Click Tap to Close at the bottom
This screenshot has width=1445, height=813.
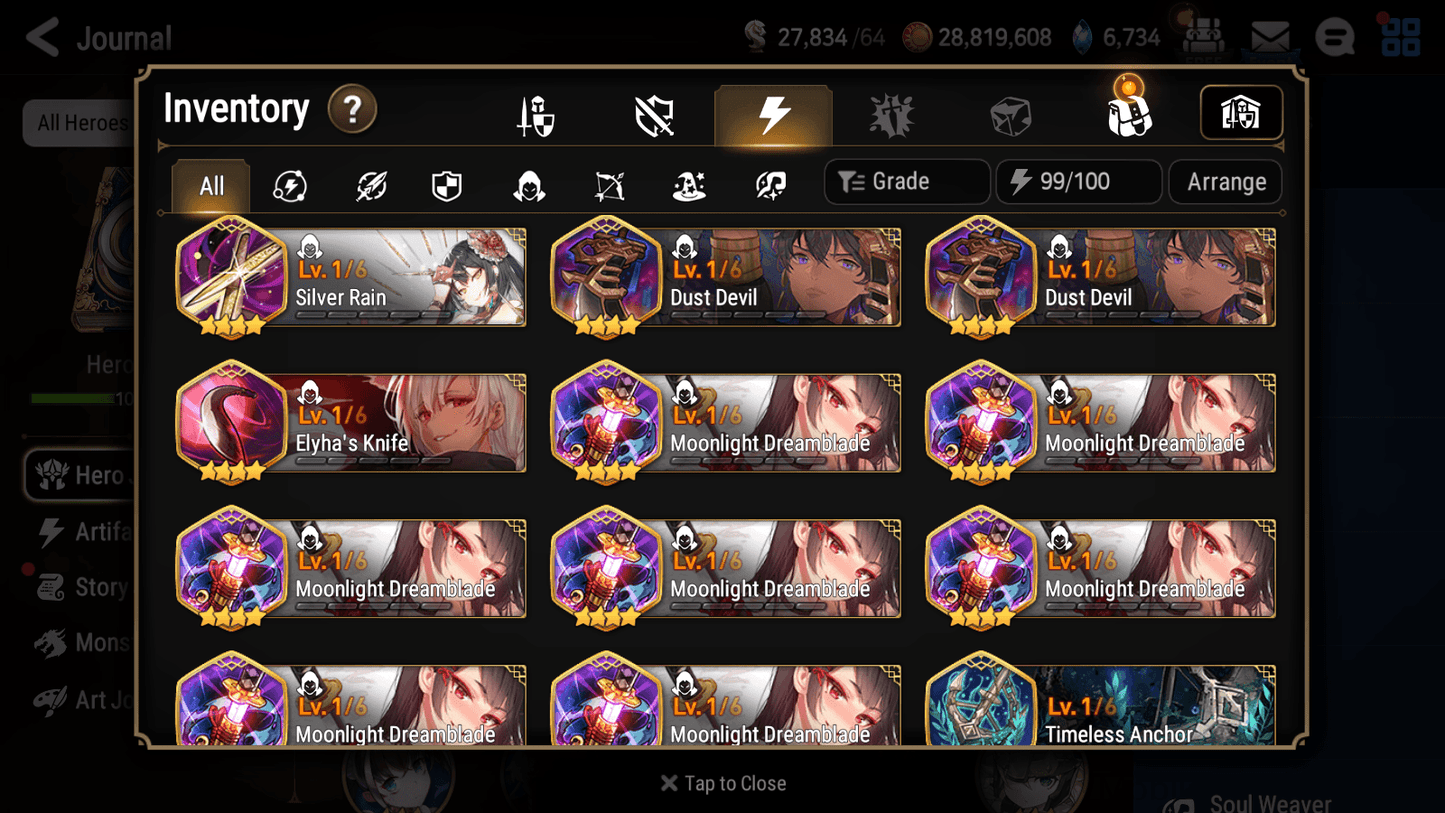coord(722,783)
